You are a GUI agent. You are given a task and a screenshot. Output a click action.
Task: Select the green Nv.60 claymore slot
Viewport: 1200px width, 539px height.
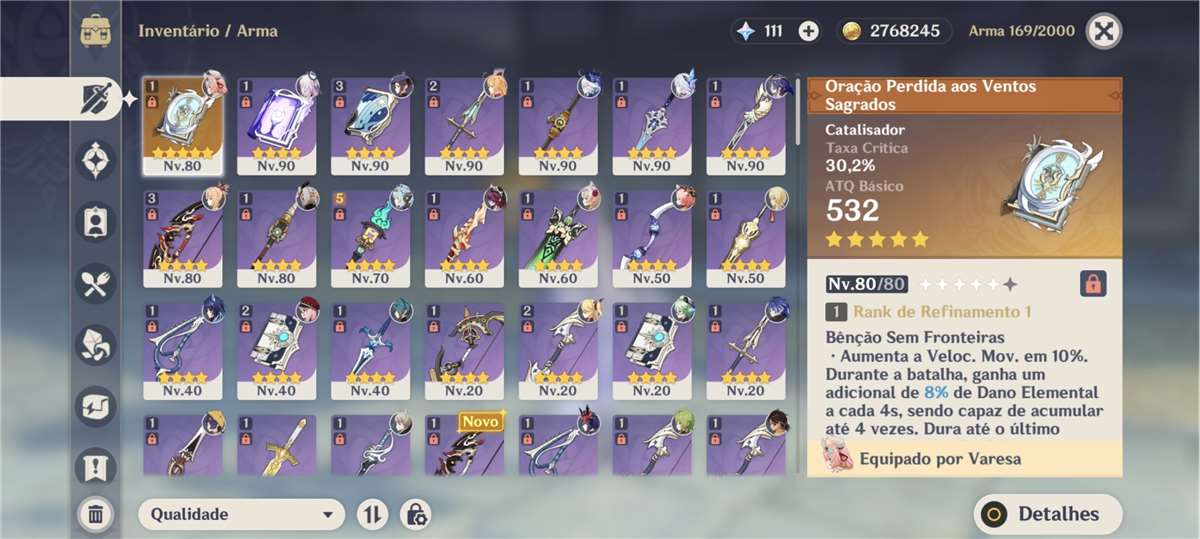click(559, 237)
